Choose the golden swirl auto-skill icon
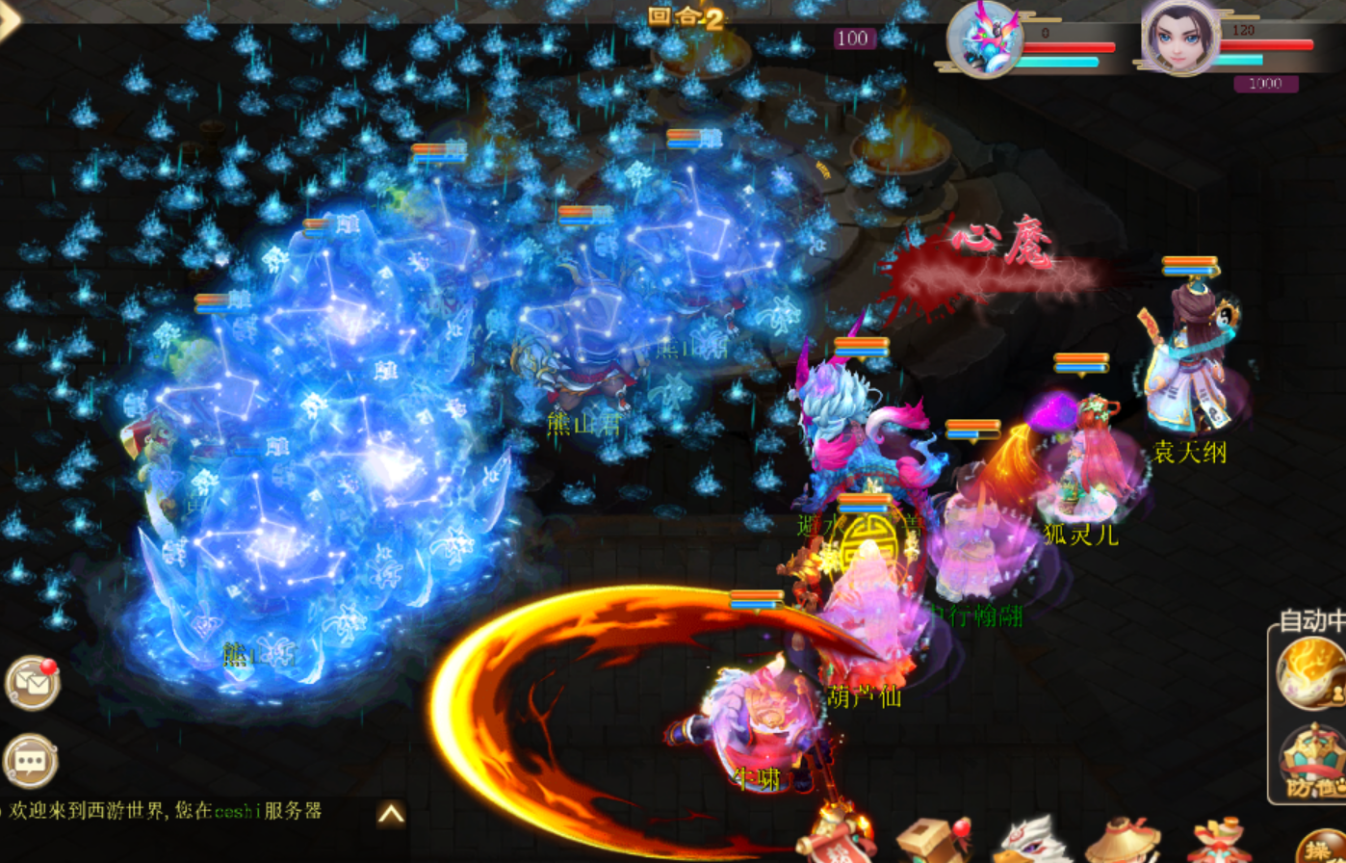Image resolution: width=1346 pixels, height=863 pixels. (x=1310, y=674)
